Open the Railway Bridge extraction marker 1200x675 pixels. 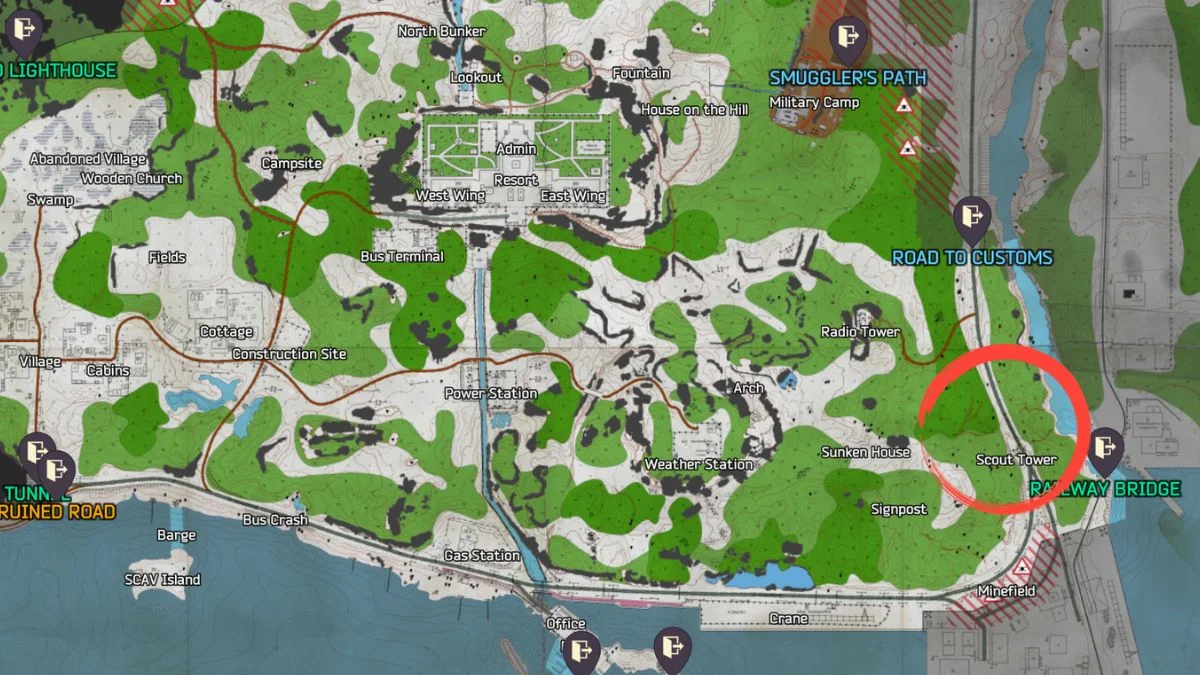click(1105, 448)
